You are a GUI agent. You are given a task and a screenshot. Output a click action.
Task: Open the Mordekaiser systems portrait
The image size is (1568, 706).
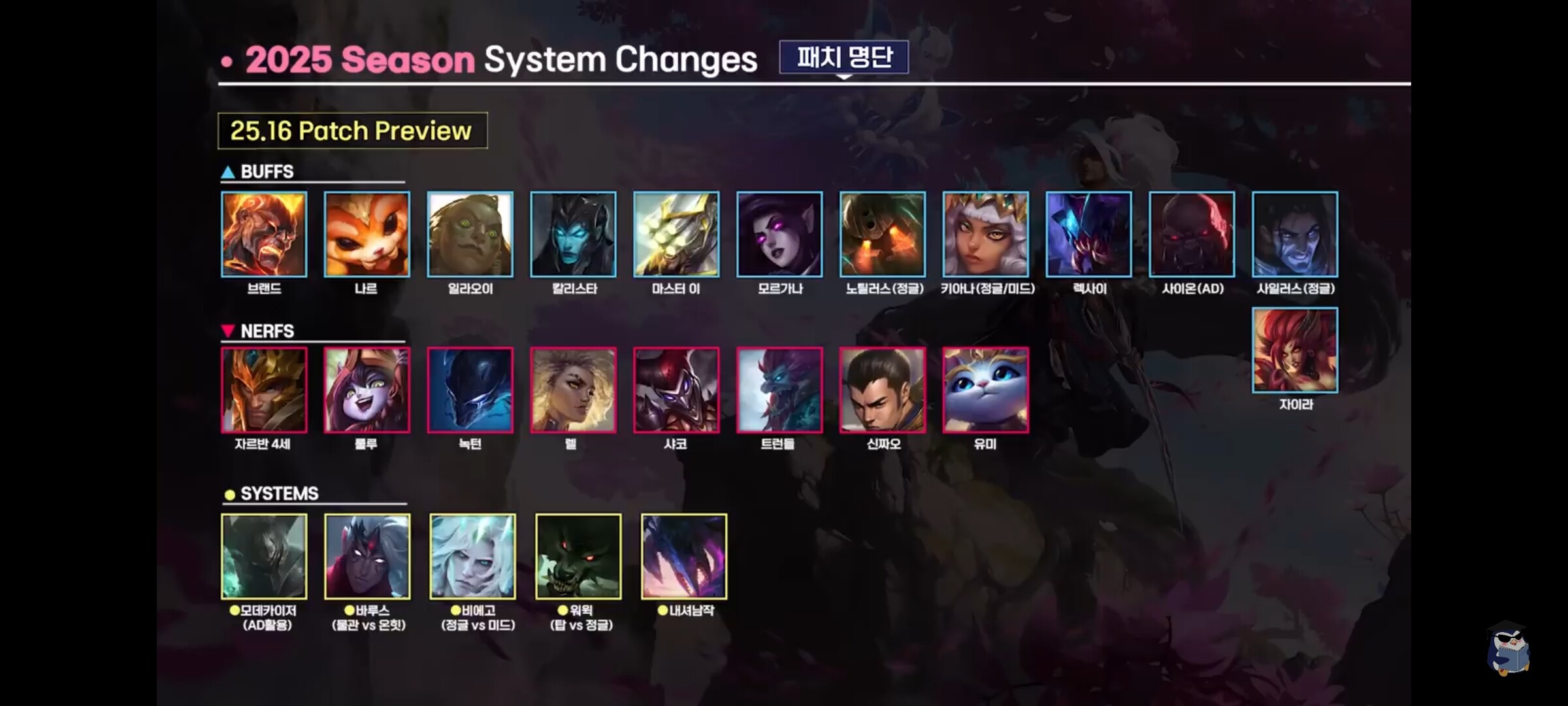tap(264, 556)
